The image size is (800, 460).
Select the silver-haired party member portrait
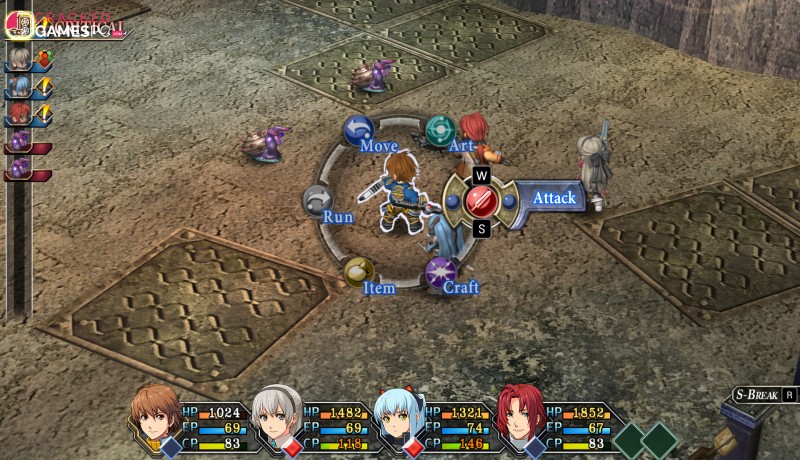tap(278, 417)
